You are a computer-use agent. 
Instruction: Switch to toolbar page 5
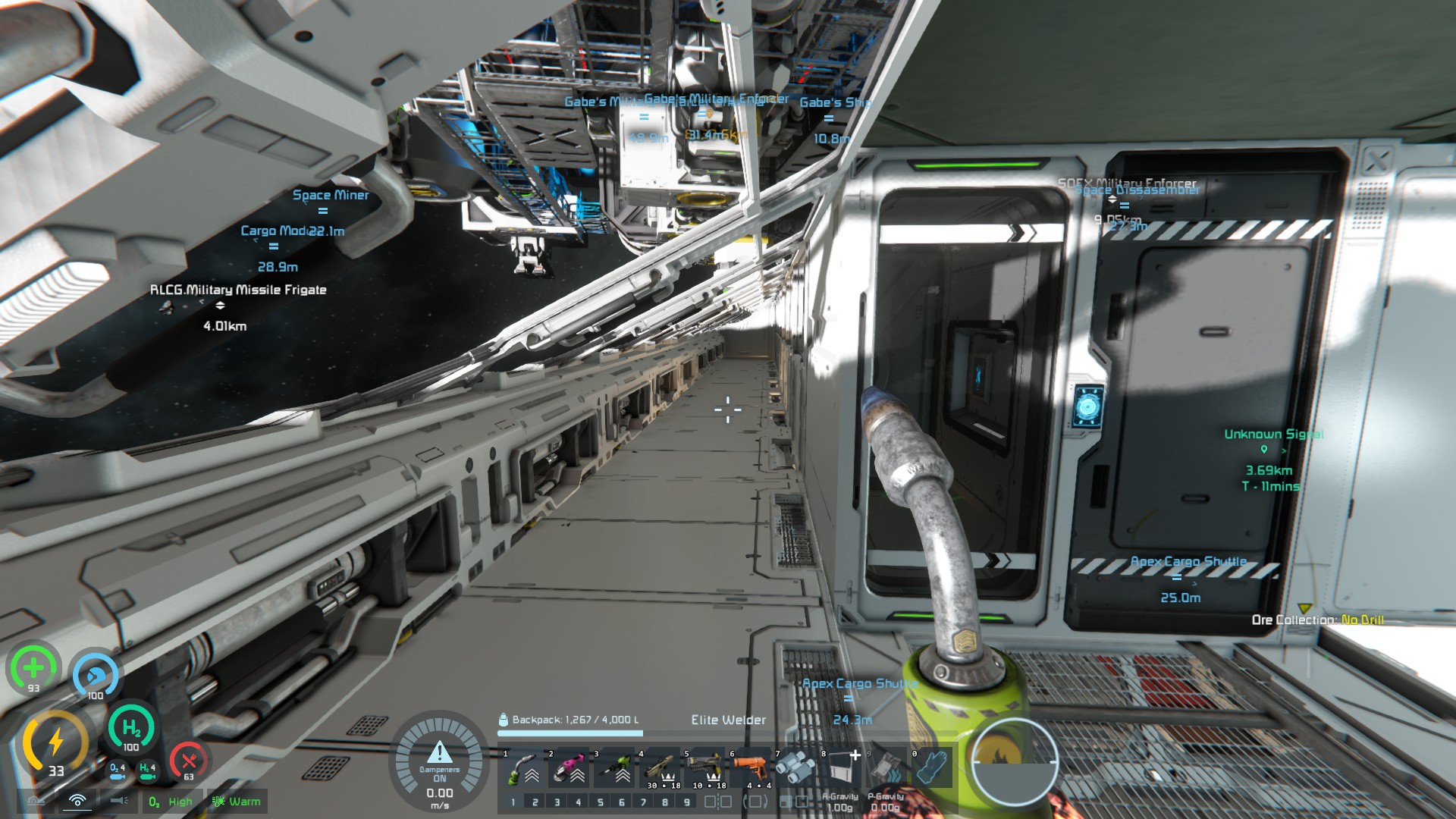tap(600, 802)
